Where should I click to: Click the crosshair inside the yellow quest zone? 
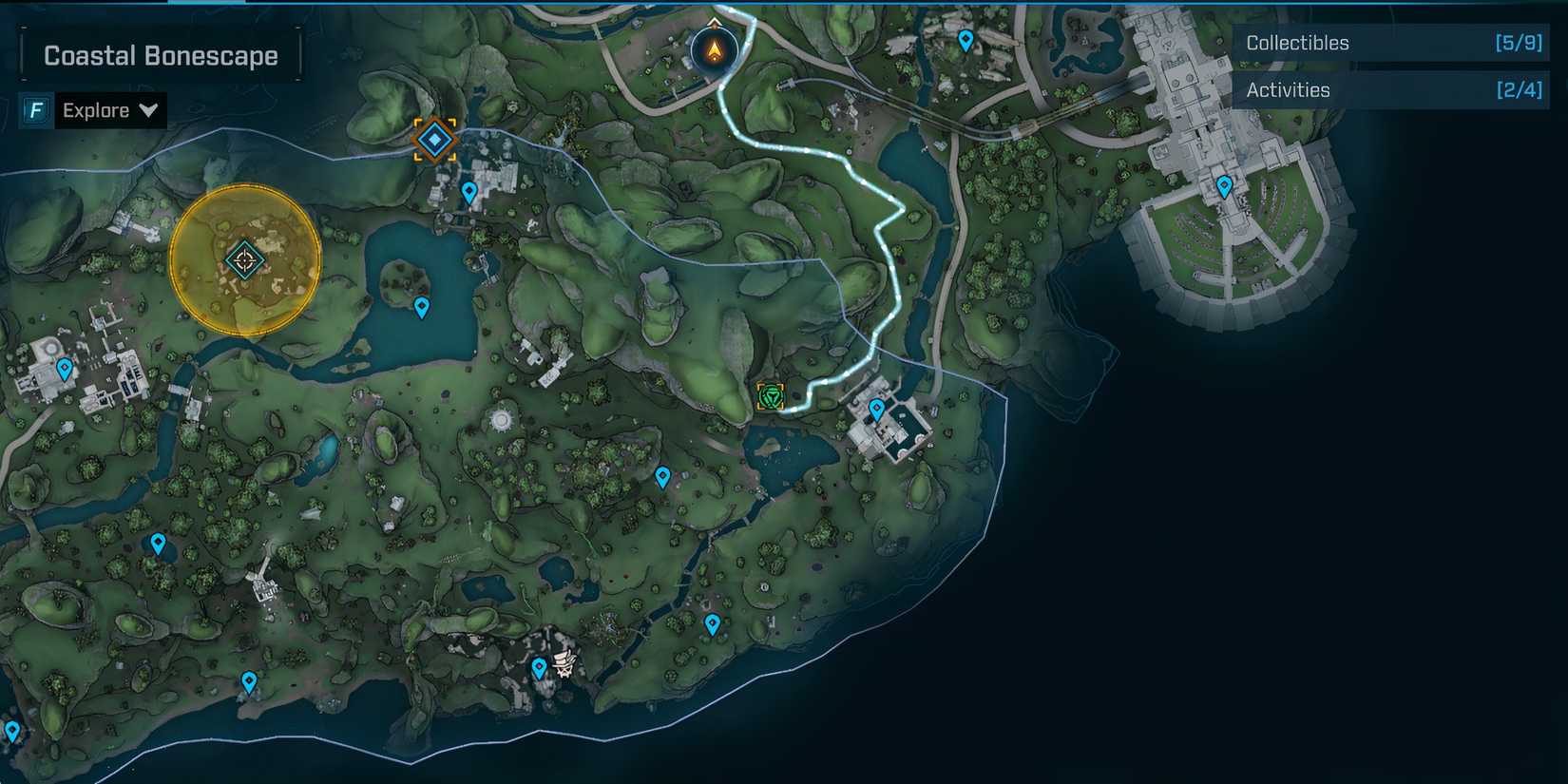(244, 258)
